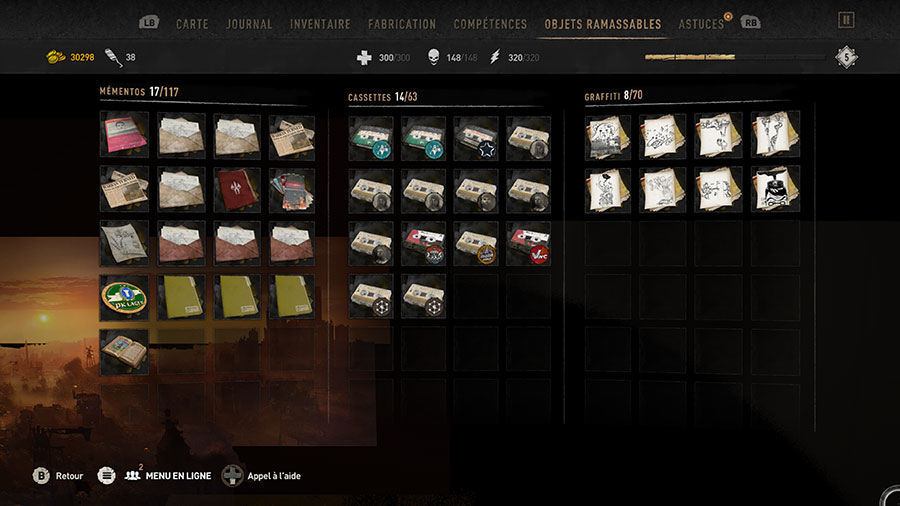Open the Menu en ligne option
This screenshot has width=900, height=506.
click(168, 476)
